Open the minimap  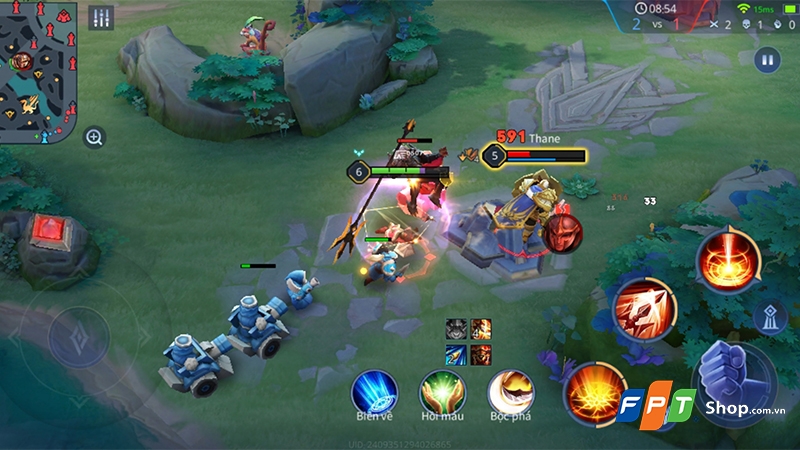(40, 70)
